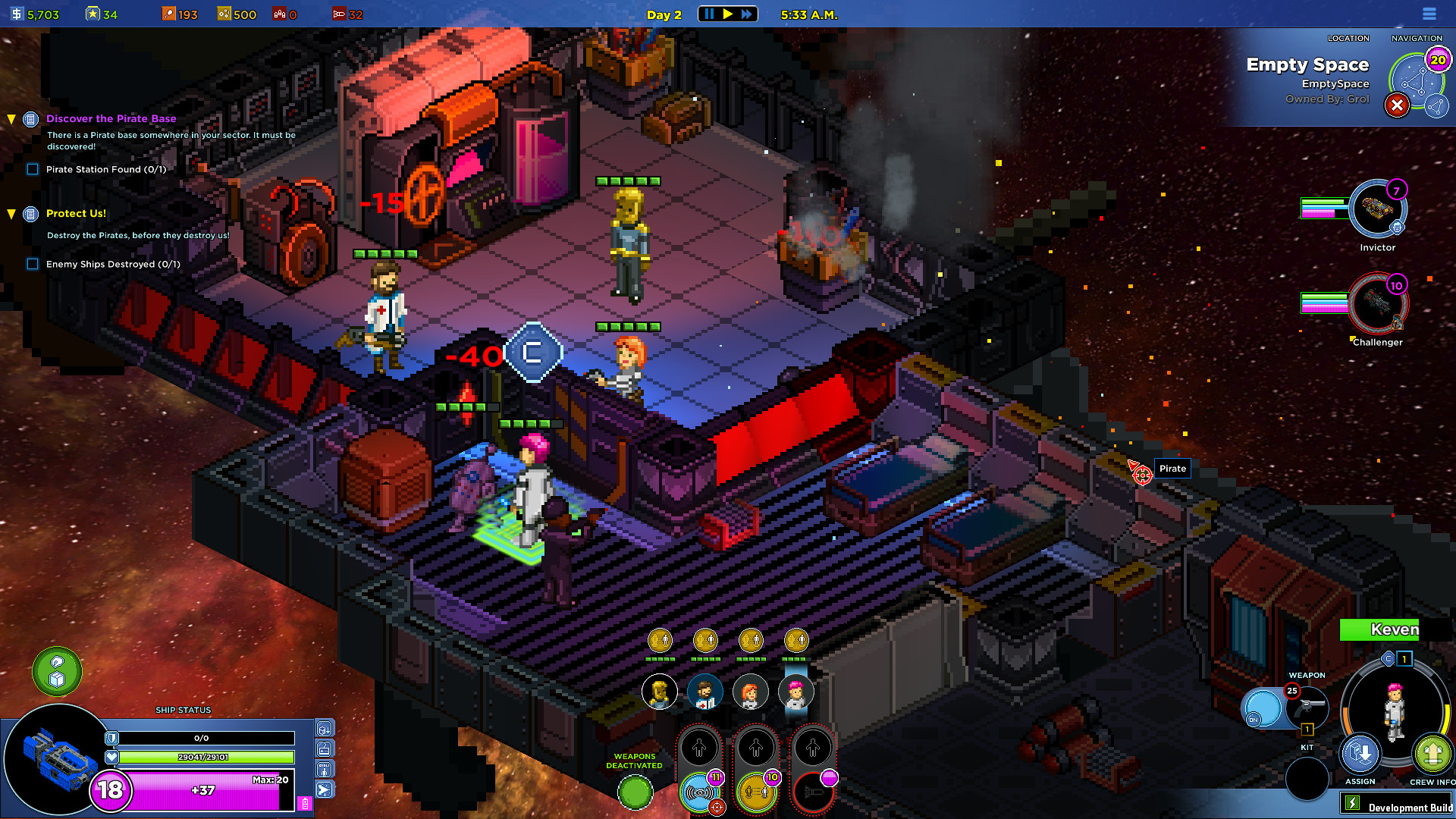
Task: Open Crew Info for Keven
Action: [x=1432, y=755]
